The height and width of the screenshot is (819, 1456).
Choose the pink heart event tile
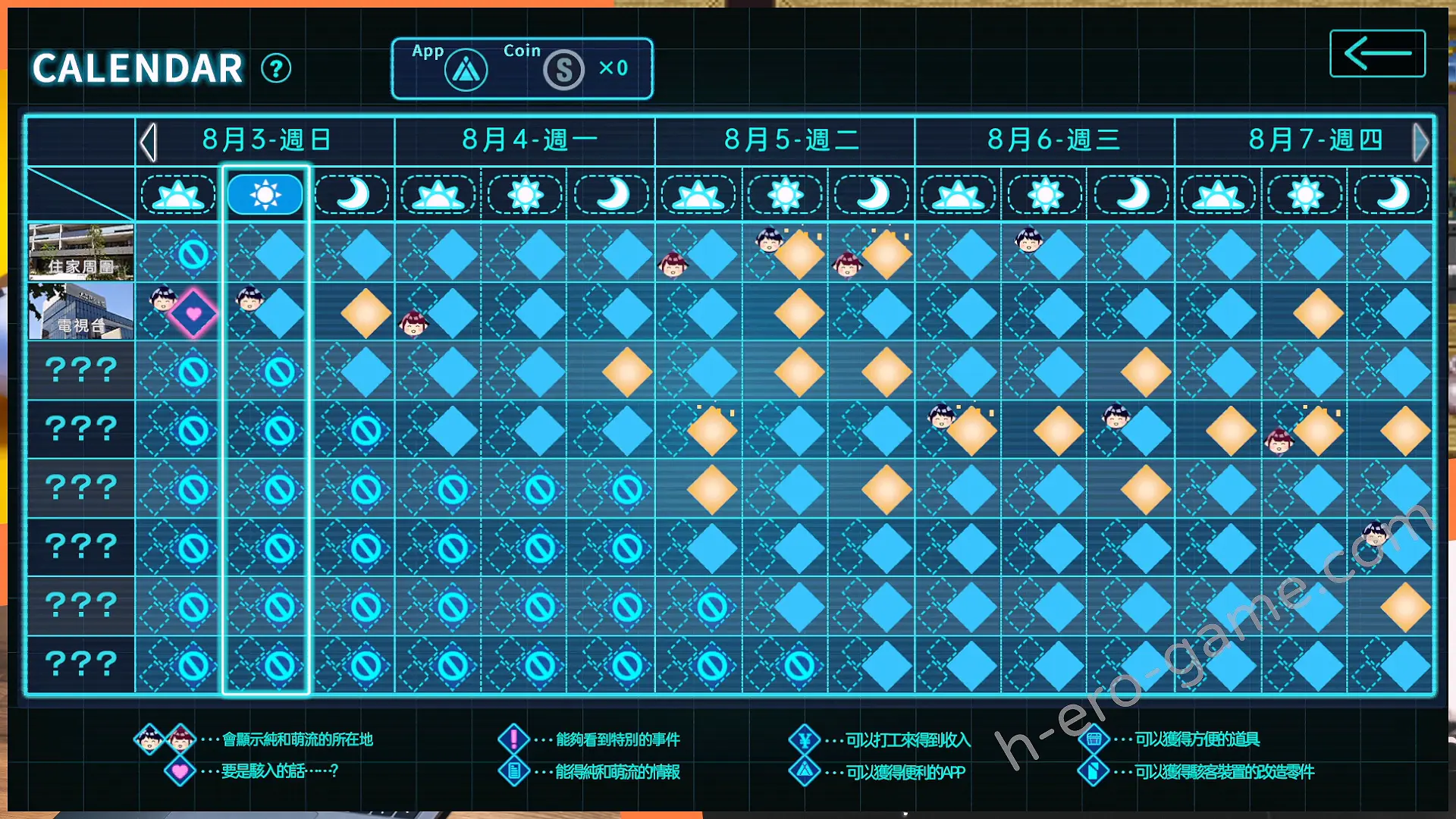point(193,313)
